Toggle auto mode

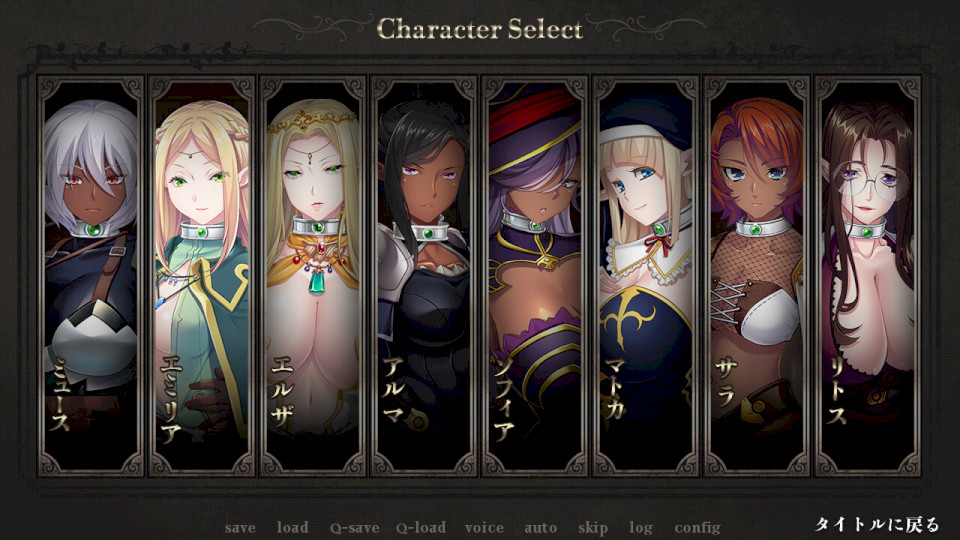coord(541,528)
